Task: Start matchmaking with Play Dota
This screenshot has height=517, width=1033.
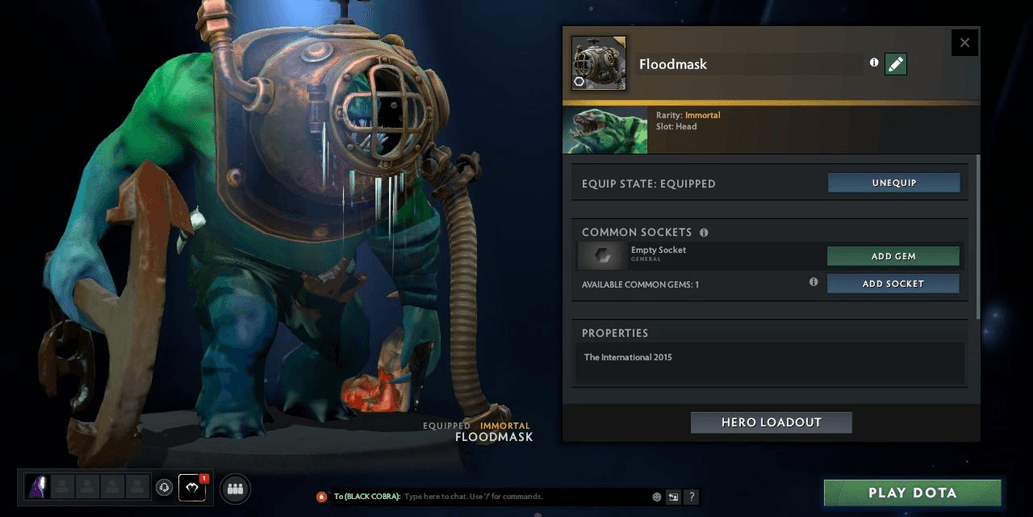Action: coord(912,493)
